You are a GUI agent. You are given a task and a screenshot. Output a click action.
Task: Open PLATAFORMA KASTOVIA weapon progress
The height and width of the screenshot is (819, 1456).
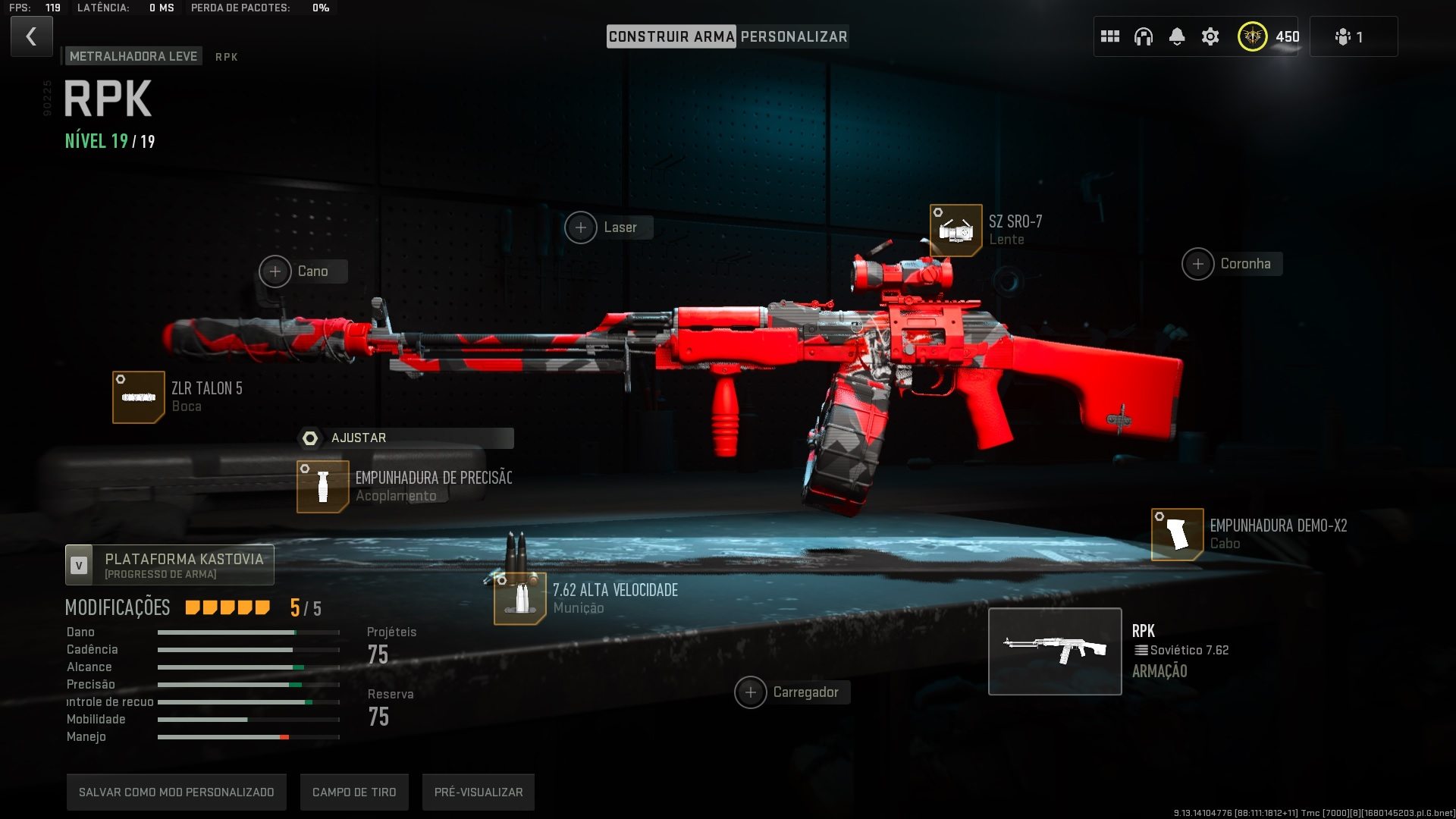coord(169,564)
